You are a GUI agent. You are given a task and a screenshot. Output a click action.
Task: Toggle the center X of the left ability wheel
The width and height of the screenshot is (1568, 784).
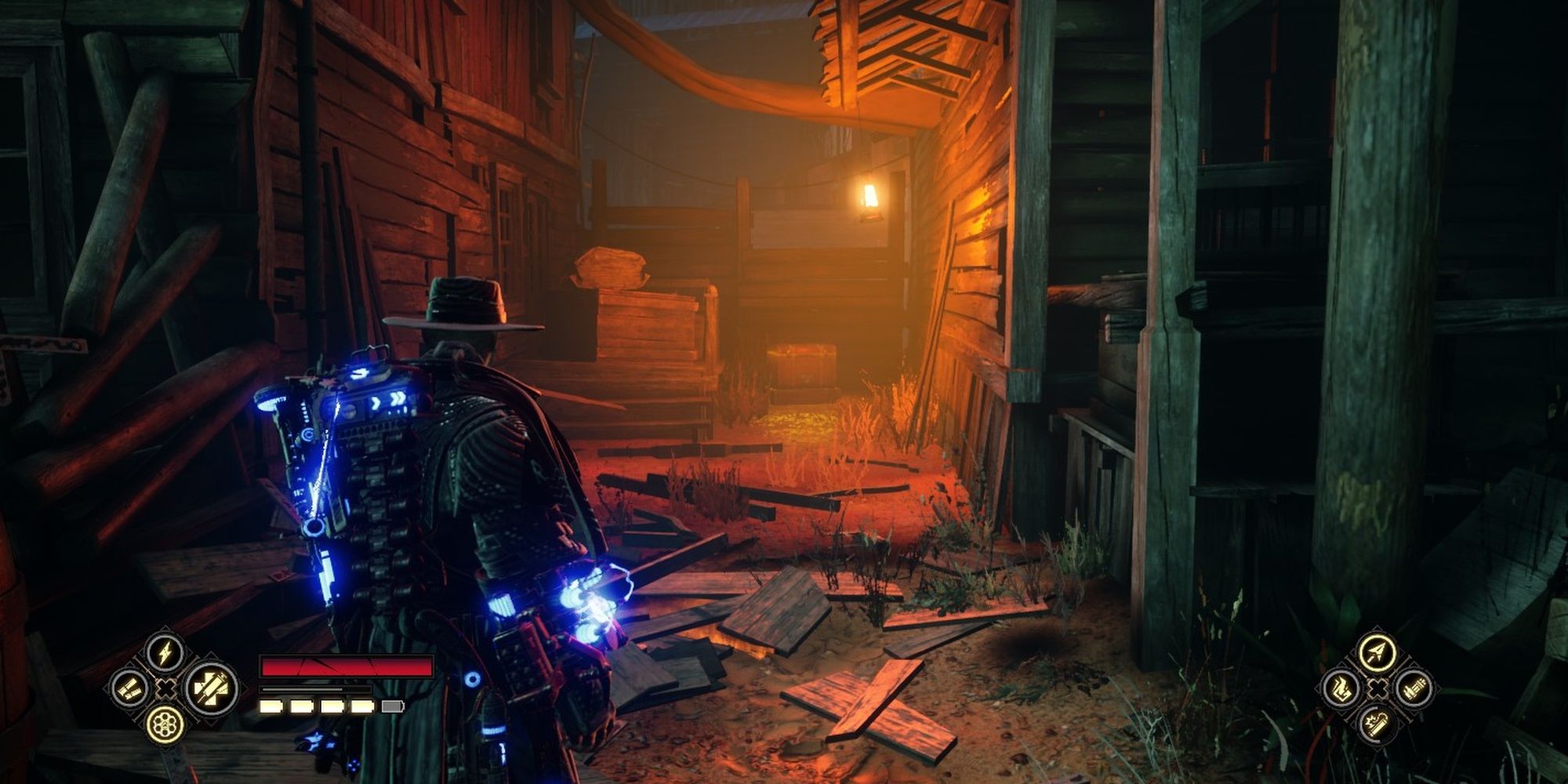pyautogui.click(x=165, y=688)
